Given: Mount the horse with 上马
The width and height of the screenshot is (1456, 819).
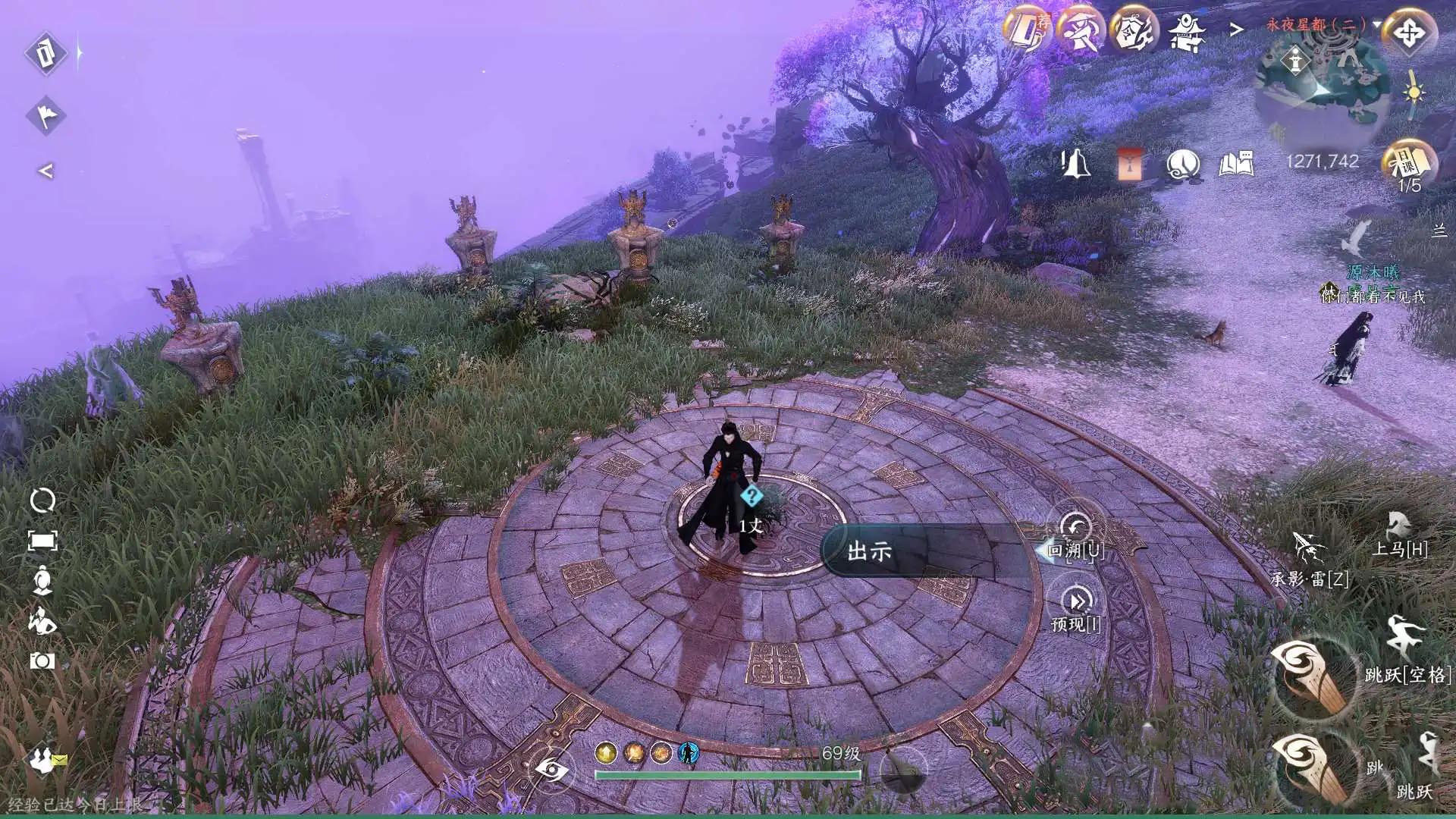Looking at the screenshot, I should (x=1398, y=525).
